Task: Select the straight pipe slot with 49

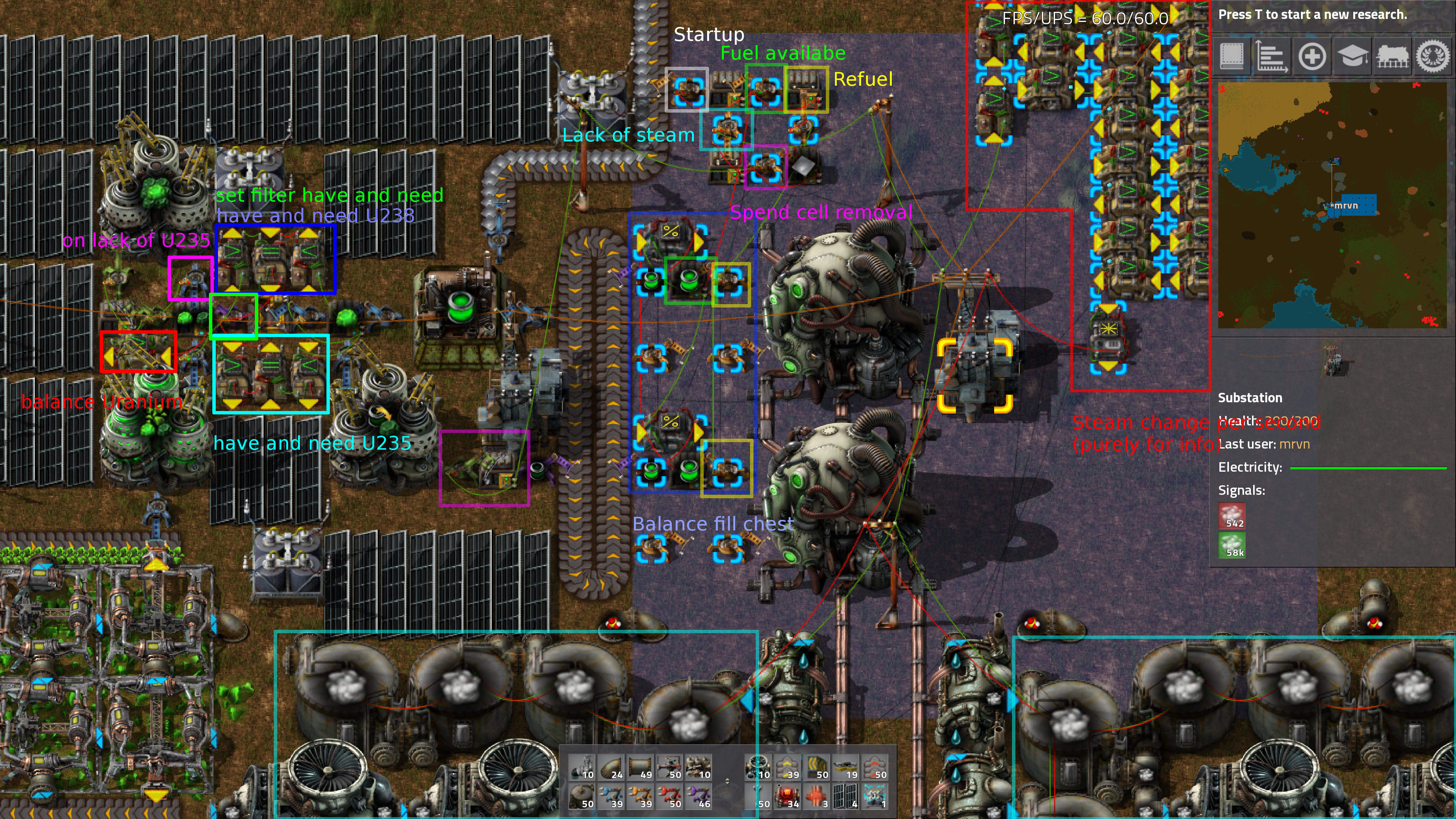Action: 640,767
